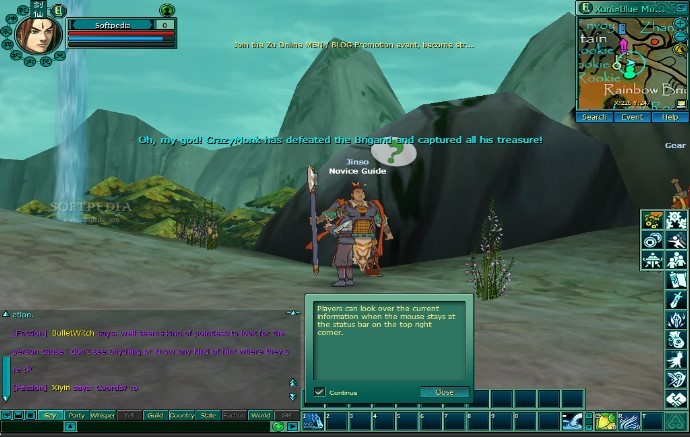Screen dimensions: 690x437
Task: Switch chat to the Say channel
Action: coord(50,415)
